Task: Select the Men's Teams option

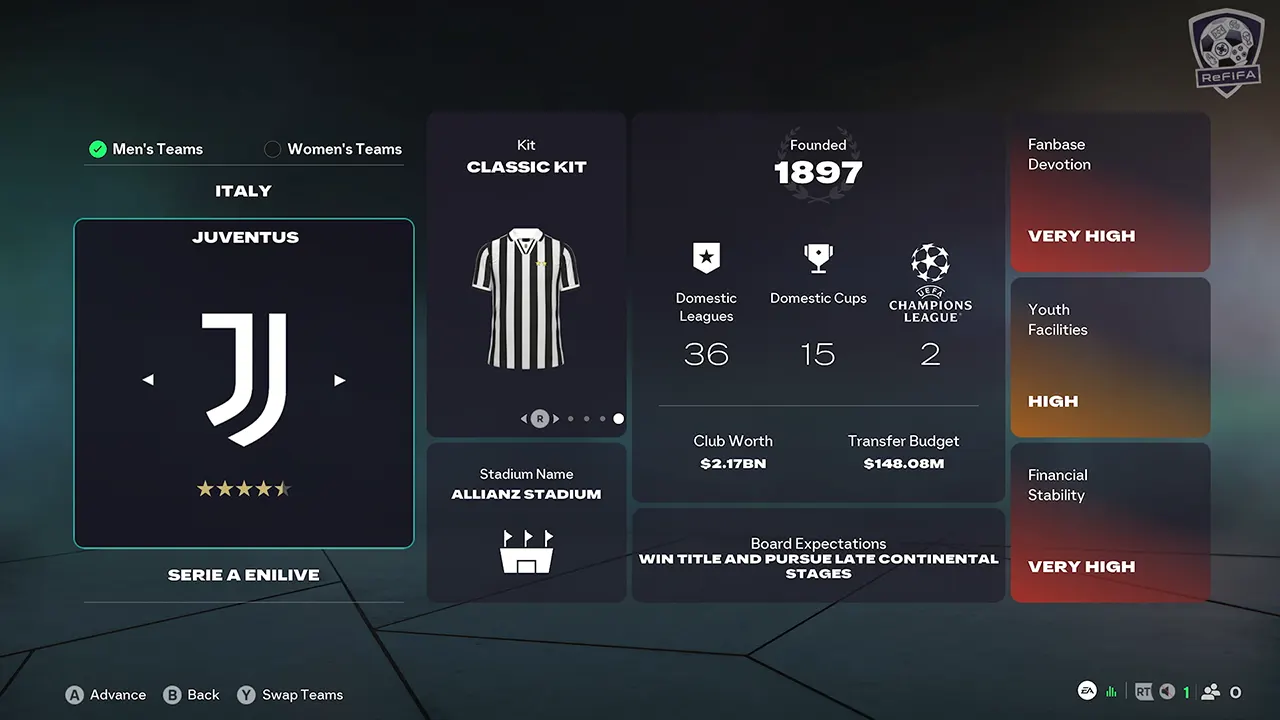Action: pos(146,149)
